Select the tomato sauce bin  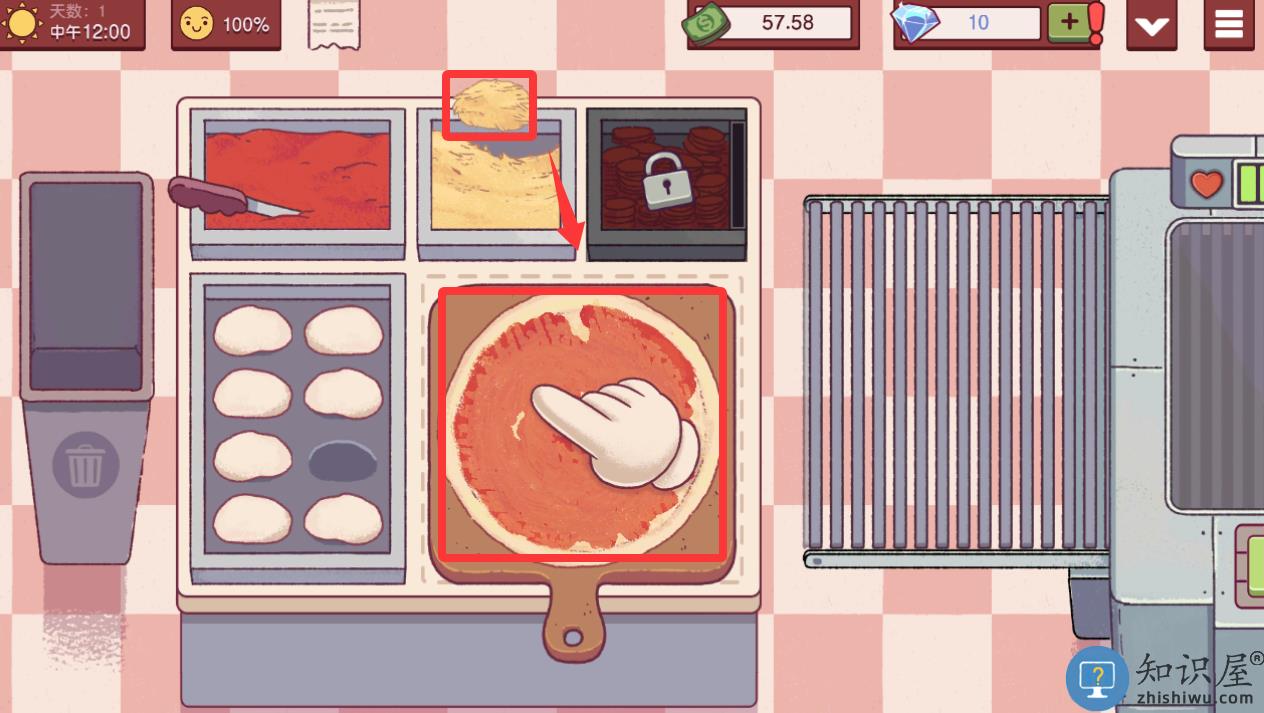point(297,180)
